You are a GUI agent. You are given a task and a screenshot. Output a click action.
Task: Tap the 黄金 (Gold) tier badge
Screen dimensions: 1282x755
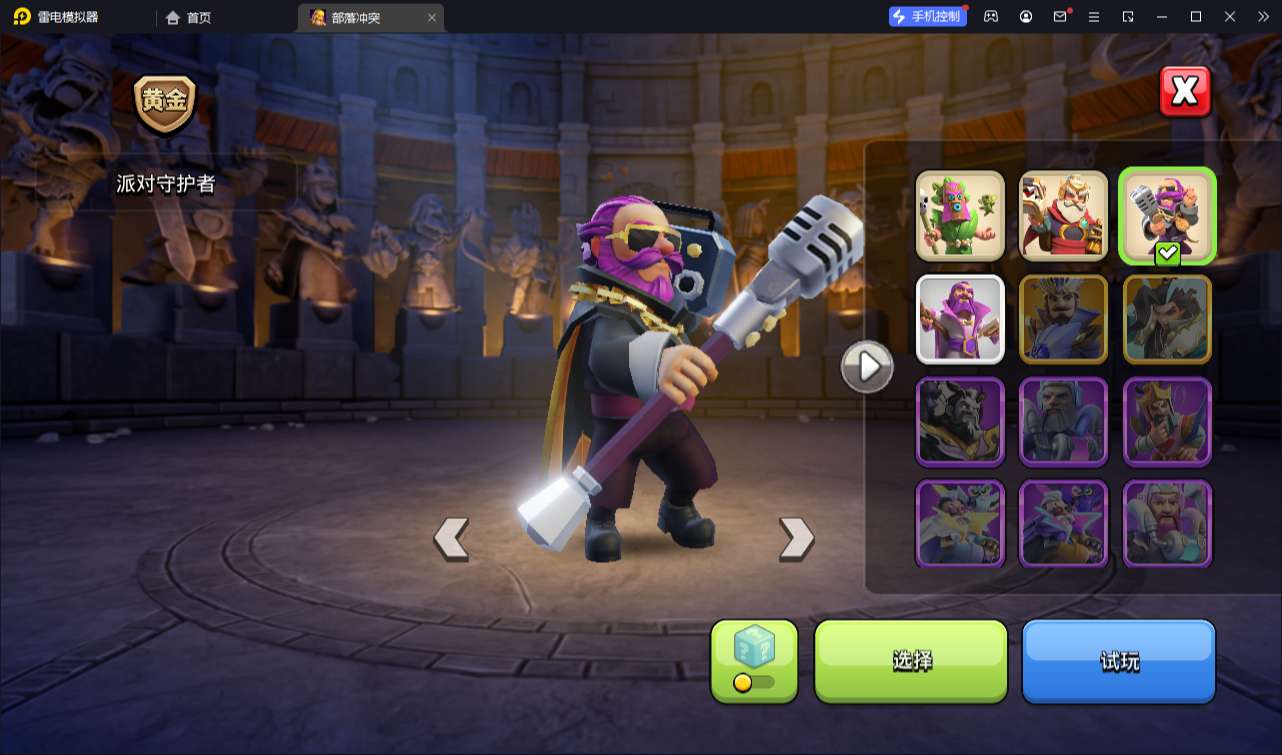pos(165,103)
